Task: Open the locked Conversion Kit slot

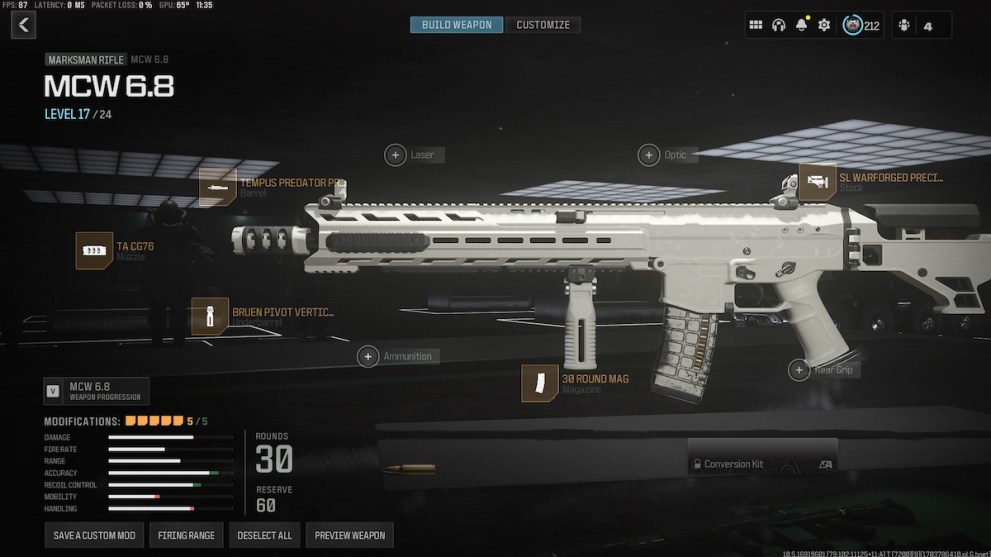Action: [x=762, y=464]
